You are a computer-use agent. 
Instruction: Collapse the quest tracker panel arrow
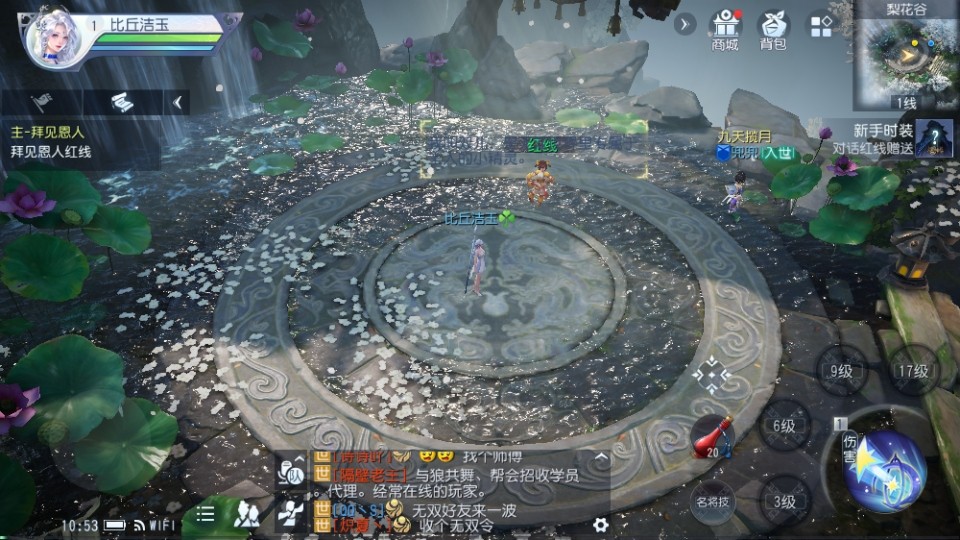[178, 101]
